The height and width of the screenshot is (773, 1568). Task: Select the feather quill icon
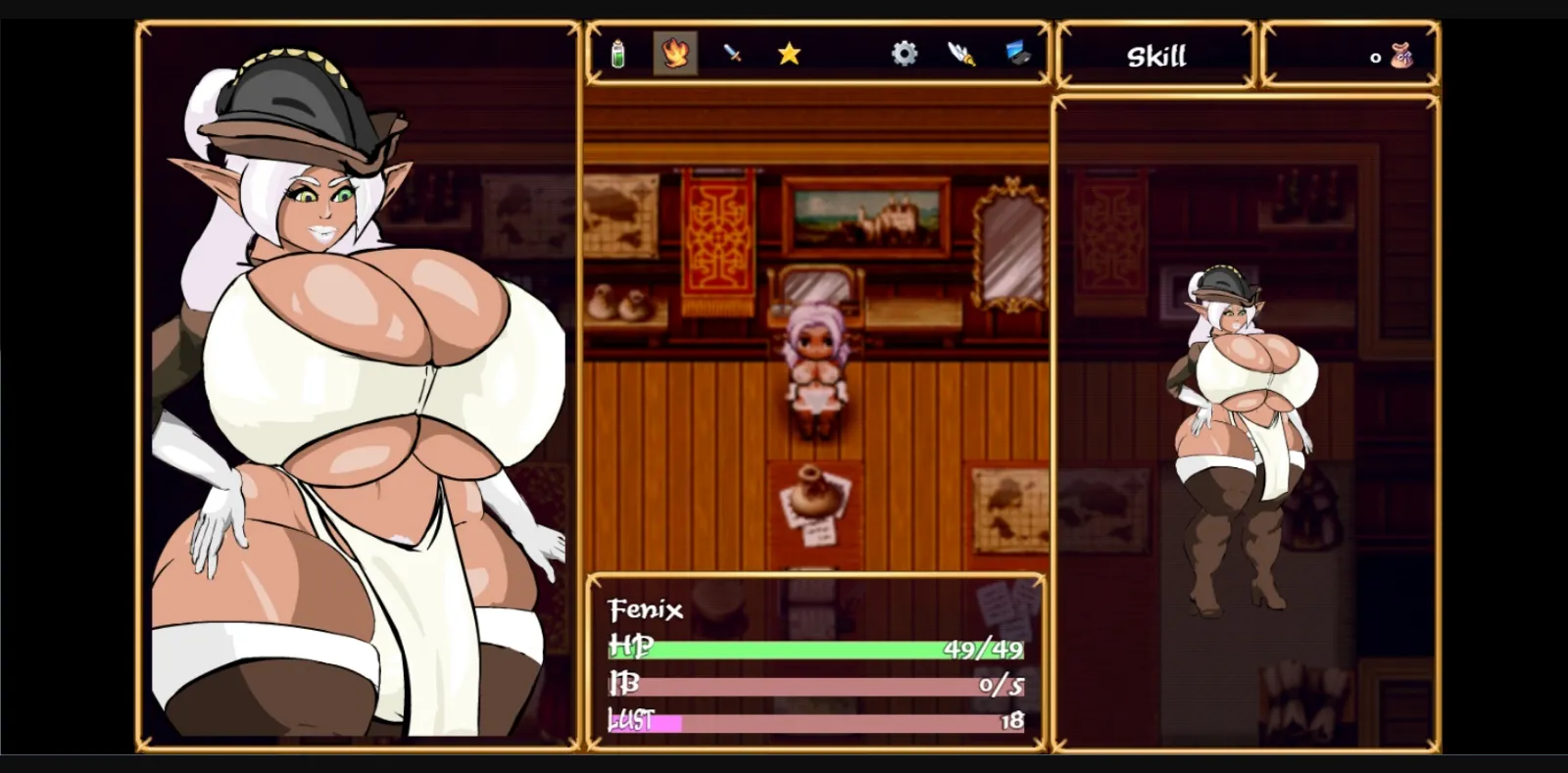961,55
